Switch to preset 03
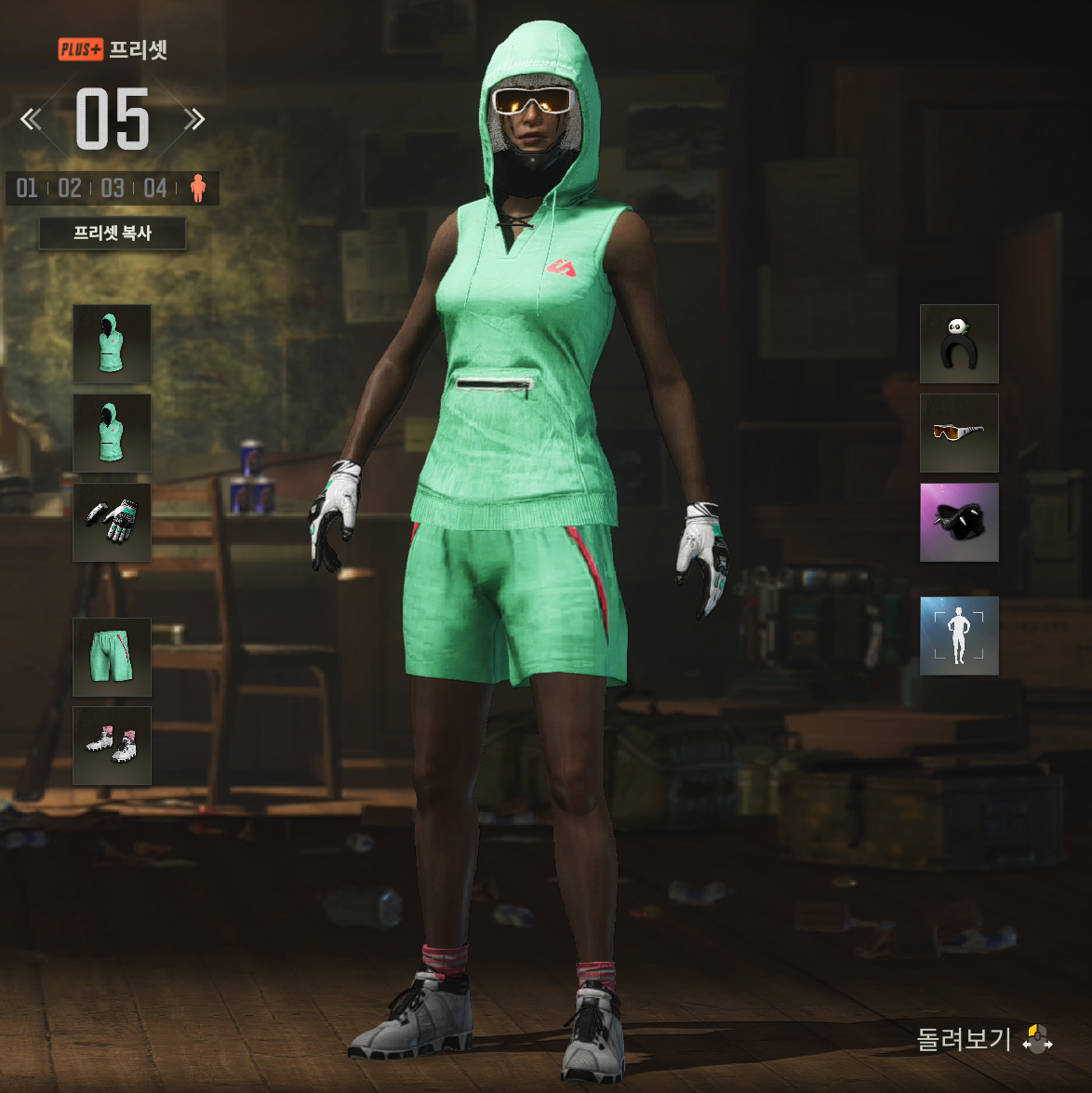 [113, 189]
